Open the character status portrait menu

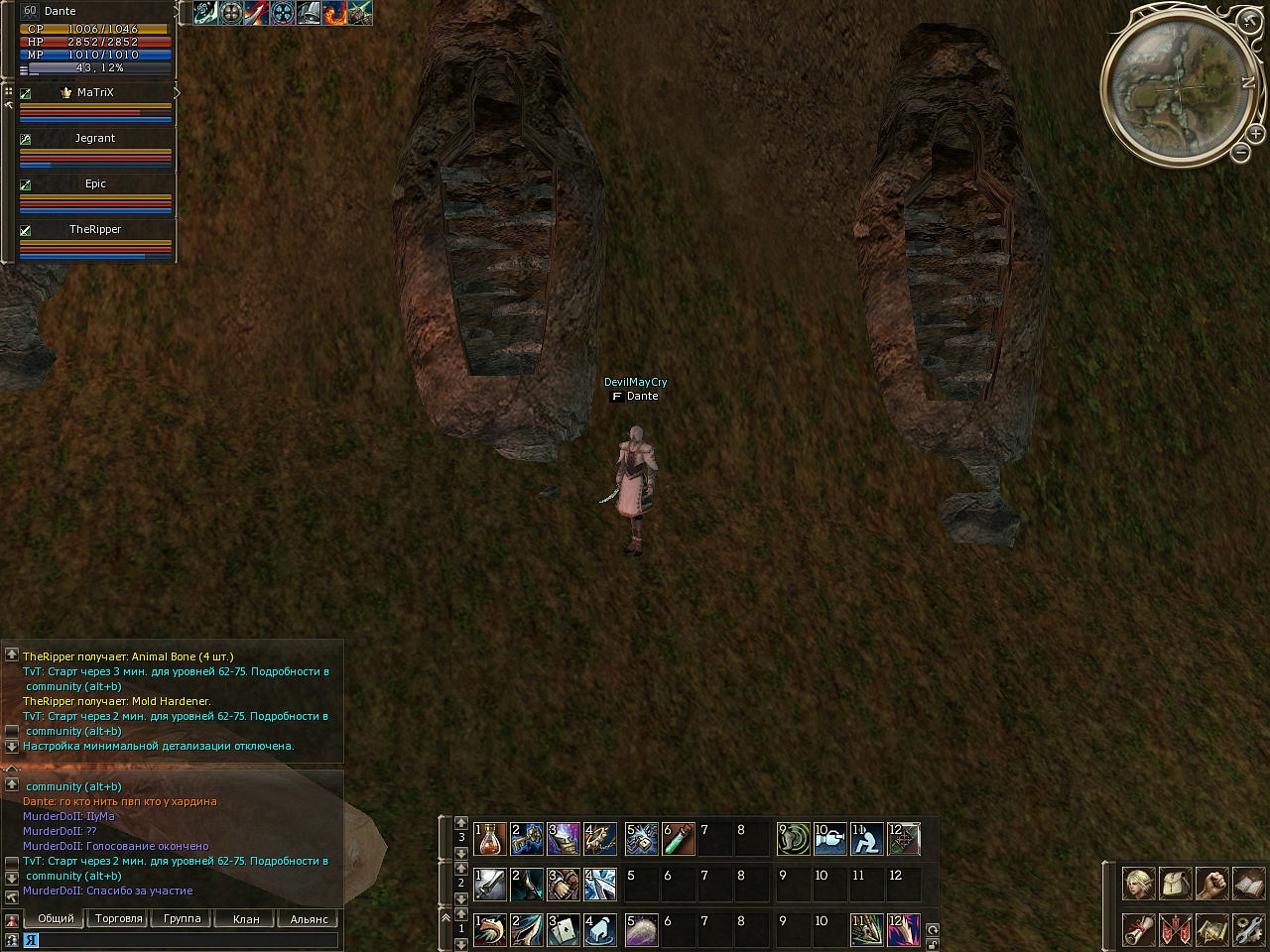[1138, 883]
